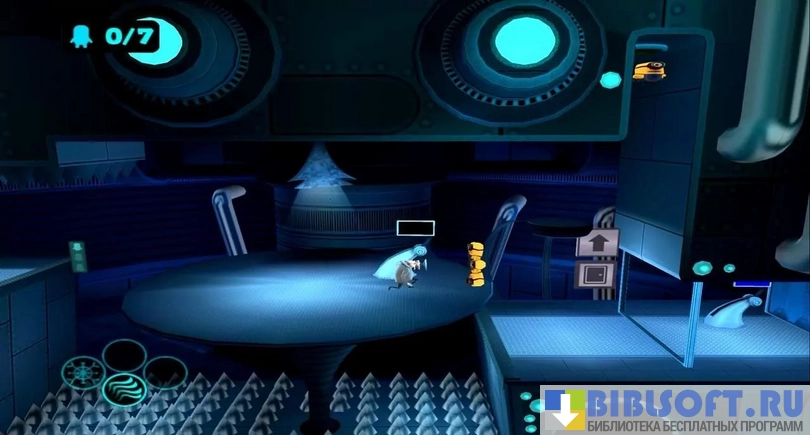Activate the spoked wheel ability icon
810x435 pixels.
click(x=81, y=372)
